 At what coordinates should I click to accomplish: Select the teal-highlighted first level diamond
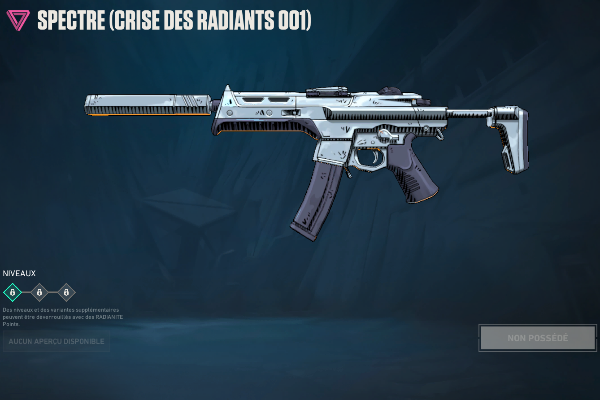pyautogui.click(x=12, y=292)
